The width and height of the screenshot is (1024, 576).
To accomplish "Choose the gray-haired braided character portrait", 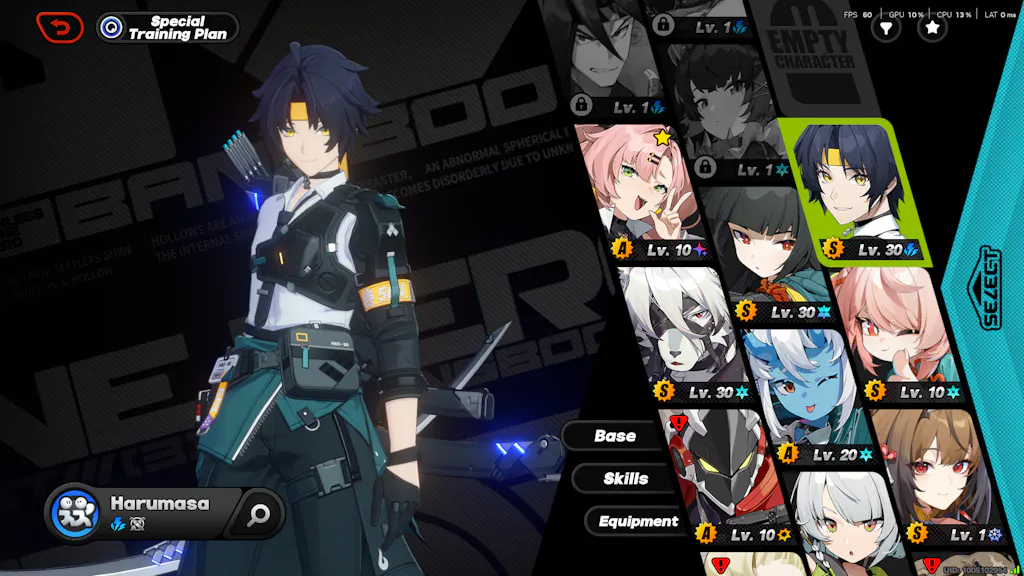I will point(840,525).
